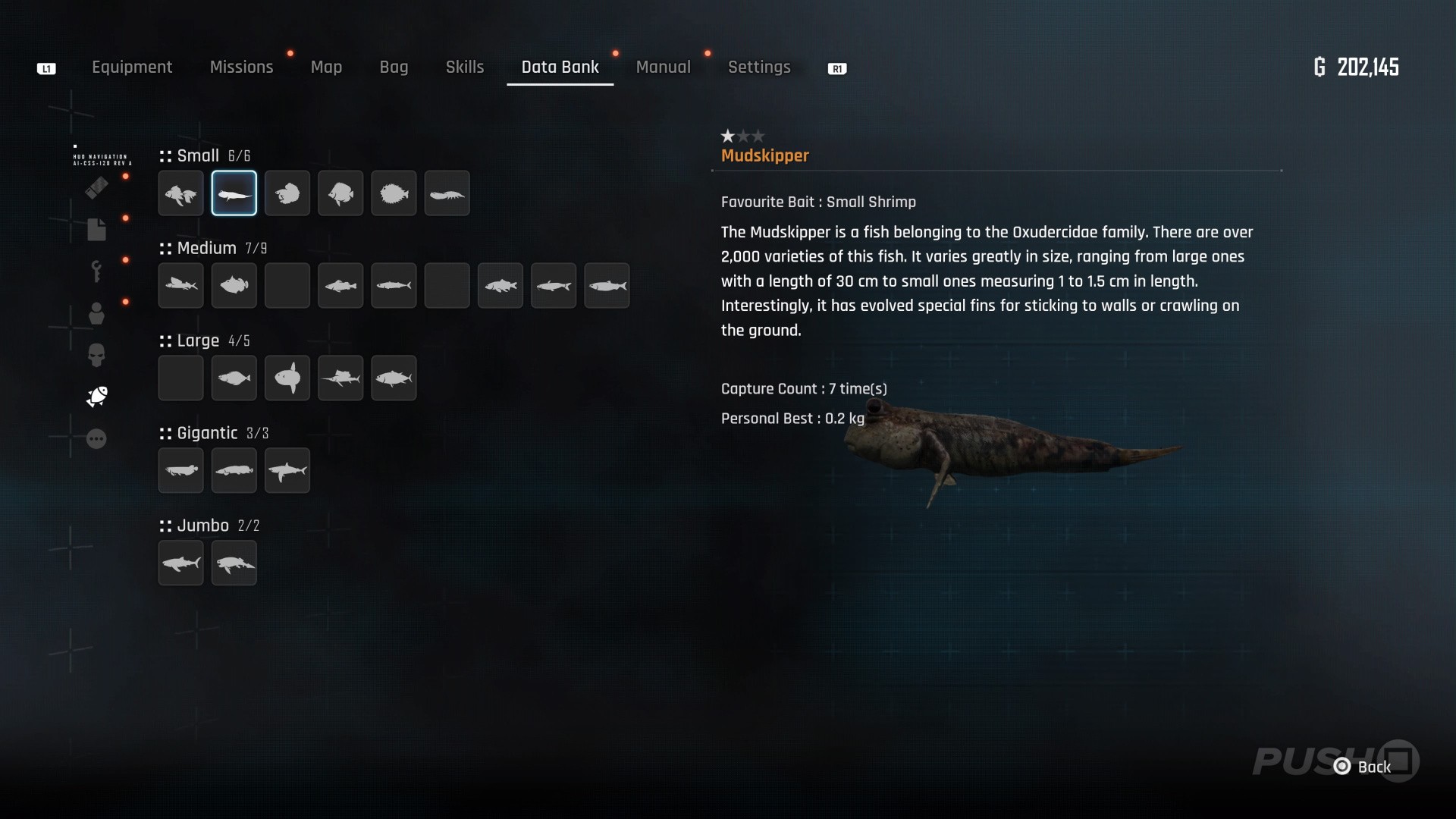Open the ellipsis miscellaneous category
Image resolution: width=1456 pixels, height=819 pixels.
click(x=96, y=438)
